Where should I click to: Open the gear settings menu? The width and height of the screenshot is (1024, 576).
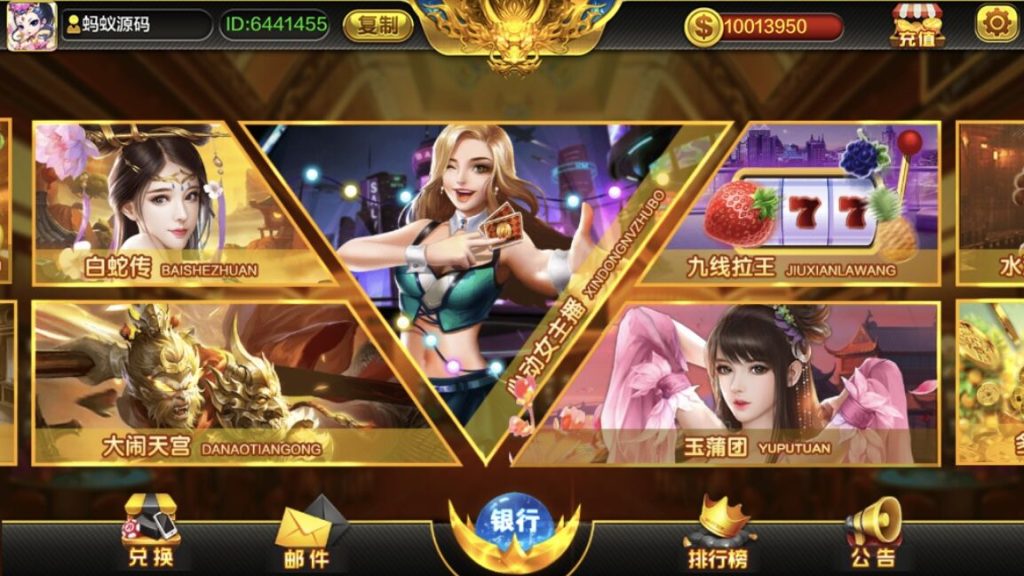996,23
